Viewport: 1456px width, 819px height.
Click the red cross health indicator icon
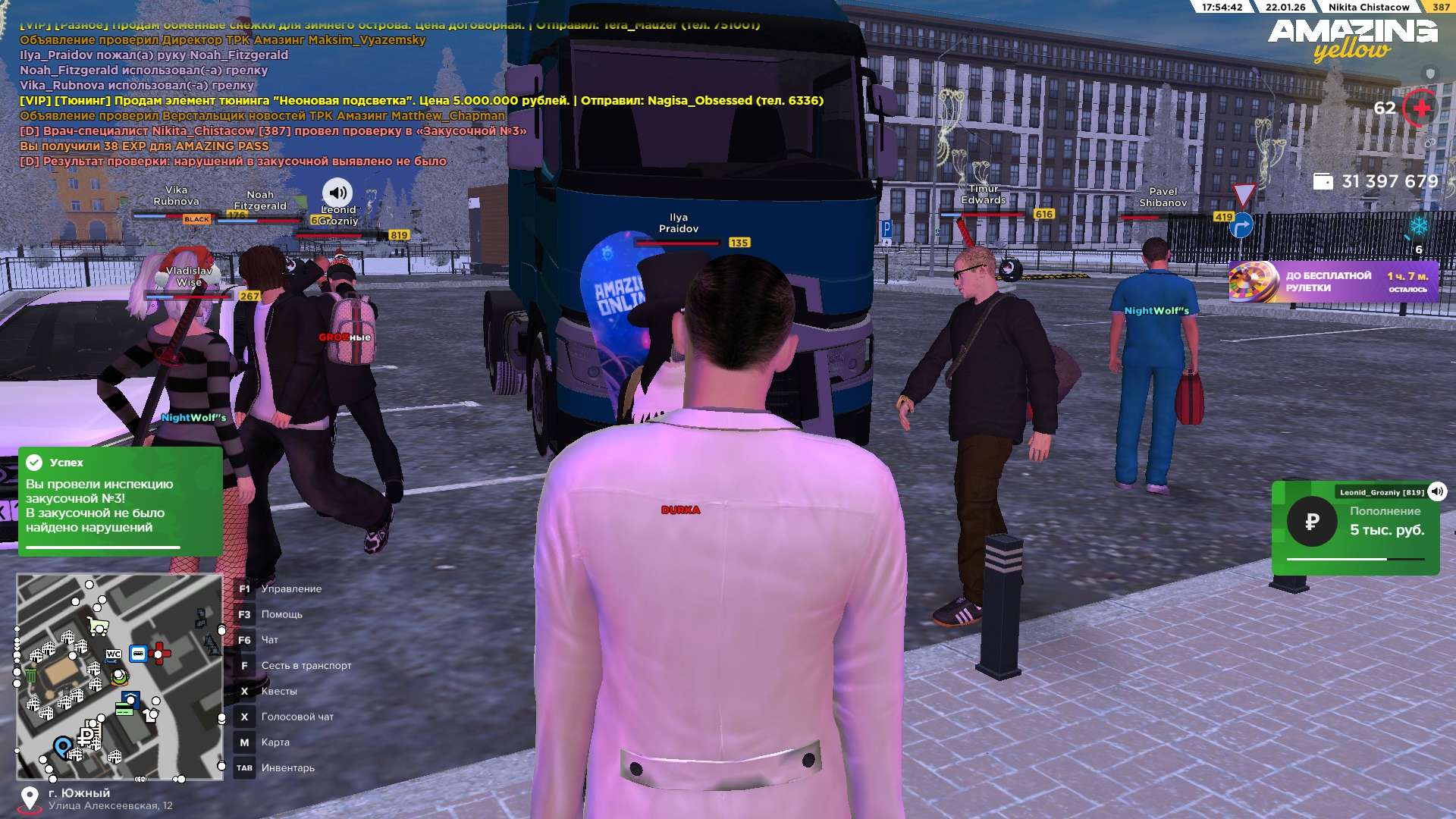pos(1420,108)
